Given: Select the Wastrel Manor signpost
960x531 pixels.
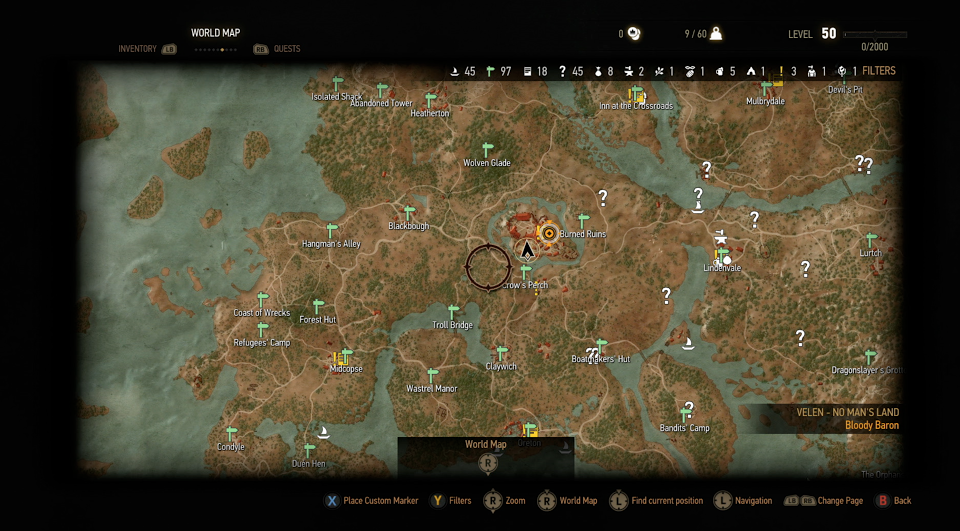Looking at the screenshot, I should (x=433, y=376).
